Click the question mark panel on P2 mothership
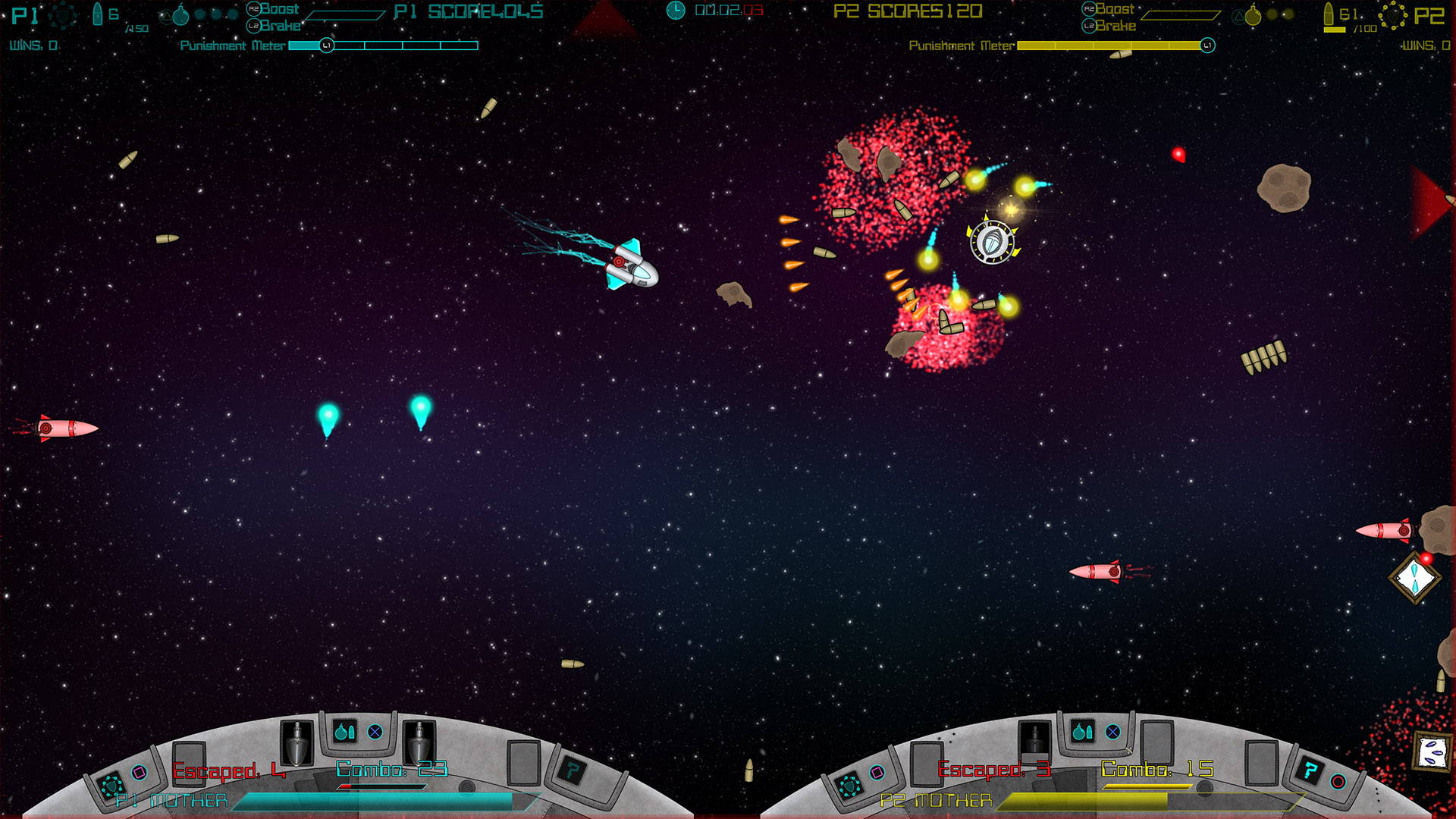The width and height of the screenshot is (1456, 819). click(x=1311, y=771)
